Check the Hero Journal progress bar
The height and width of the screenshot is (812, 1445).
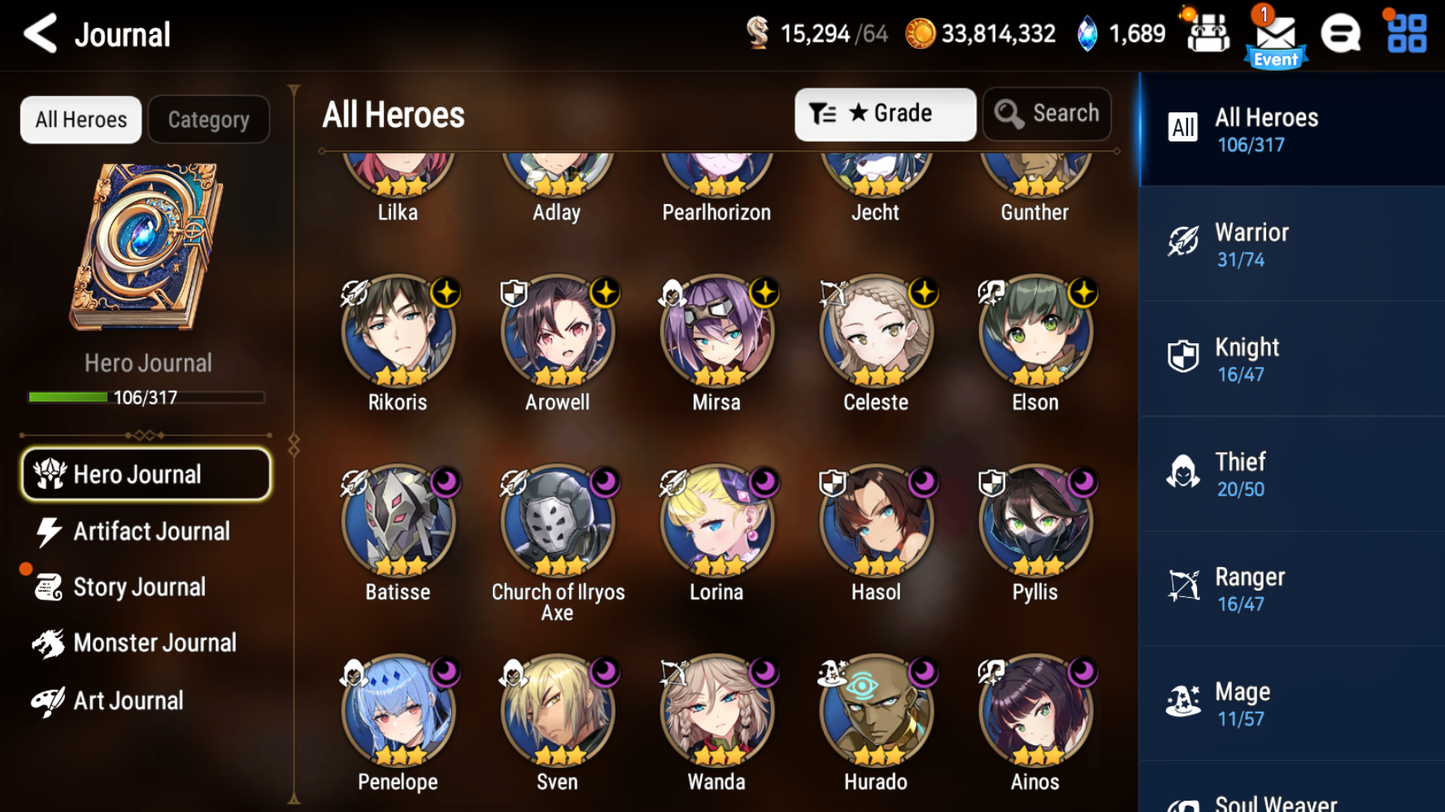[x=148, y=396]
